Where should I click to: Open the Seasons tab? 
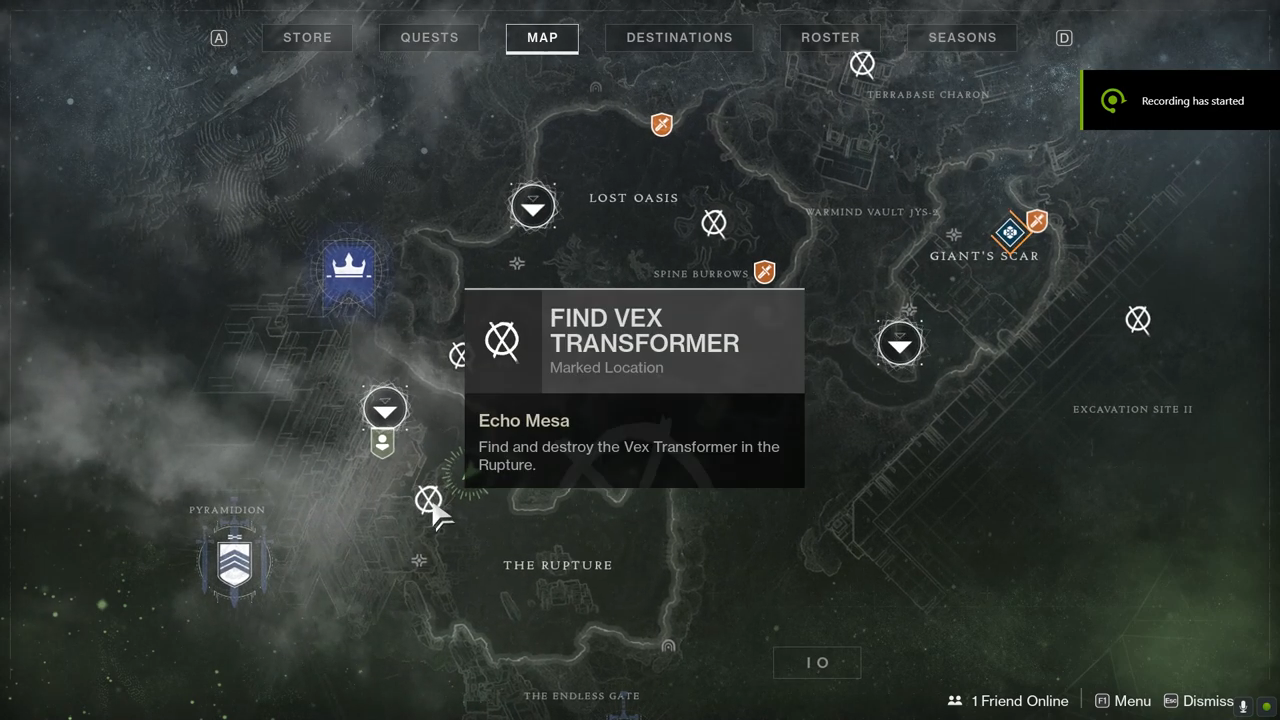(962, 38)
